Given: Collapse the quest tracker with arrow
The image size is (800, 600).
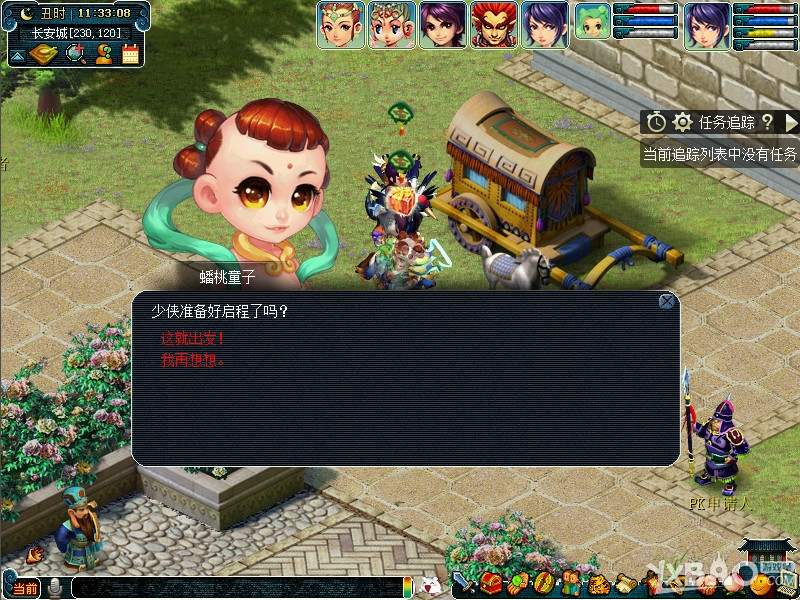Looking at the screenshot, I should point(790,122).
